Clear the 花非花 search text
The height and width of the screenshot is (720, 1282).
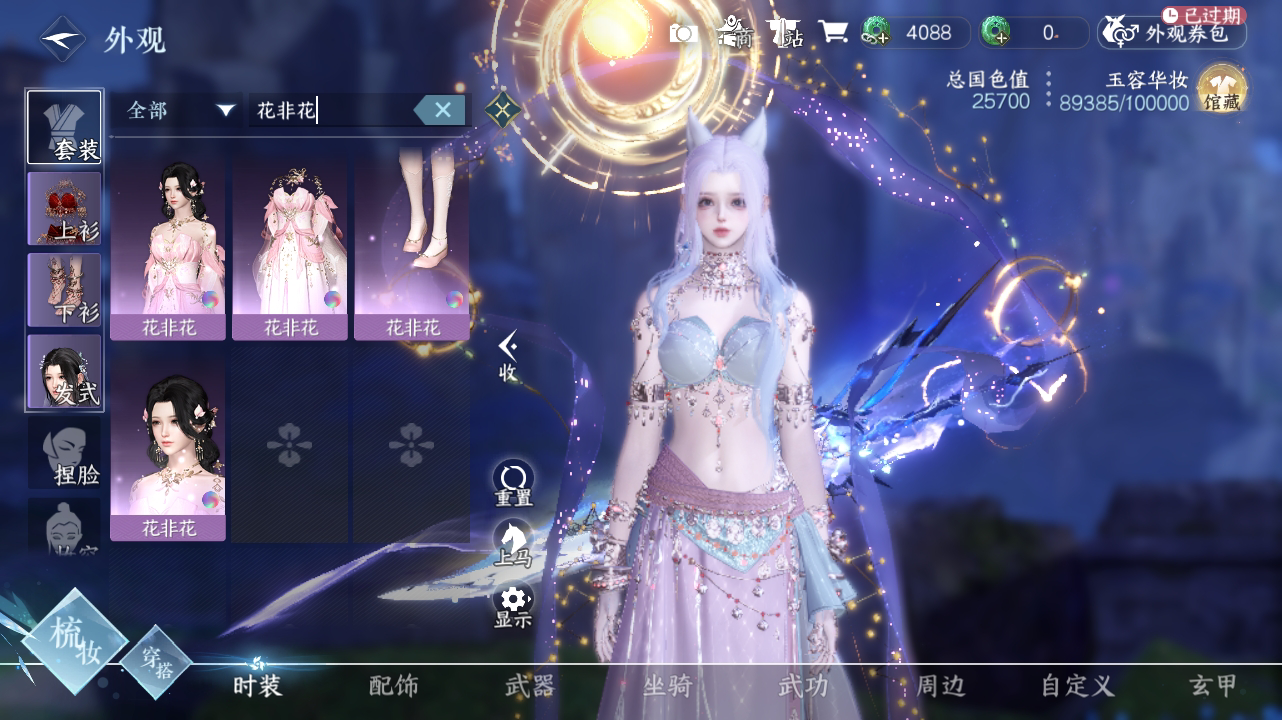(442, 110)
